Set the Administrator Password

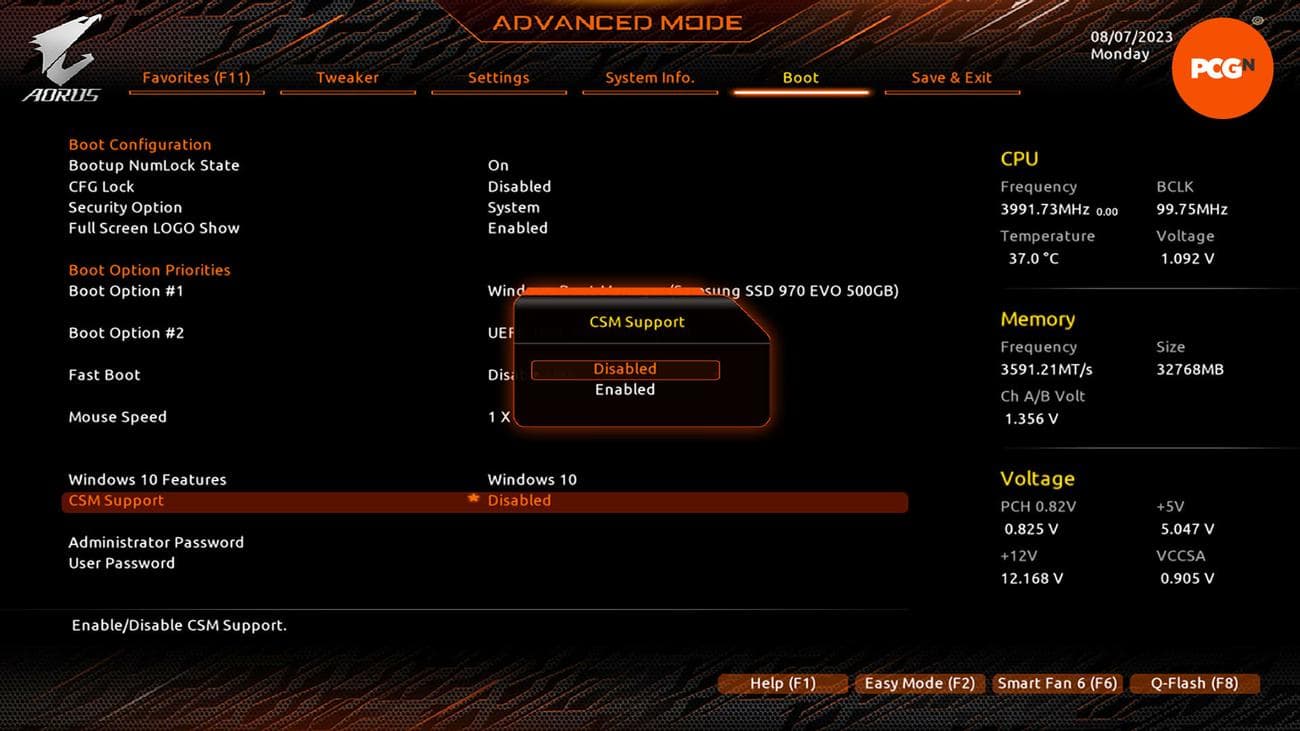[x=156, y=542]
